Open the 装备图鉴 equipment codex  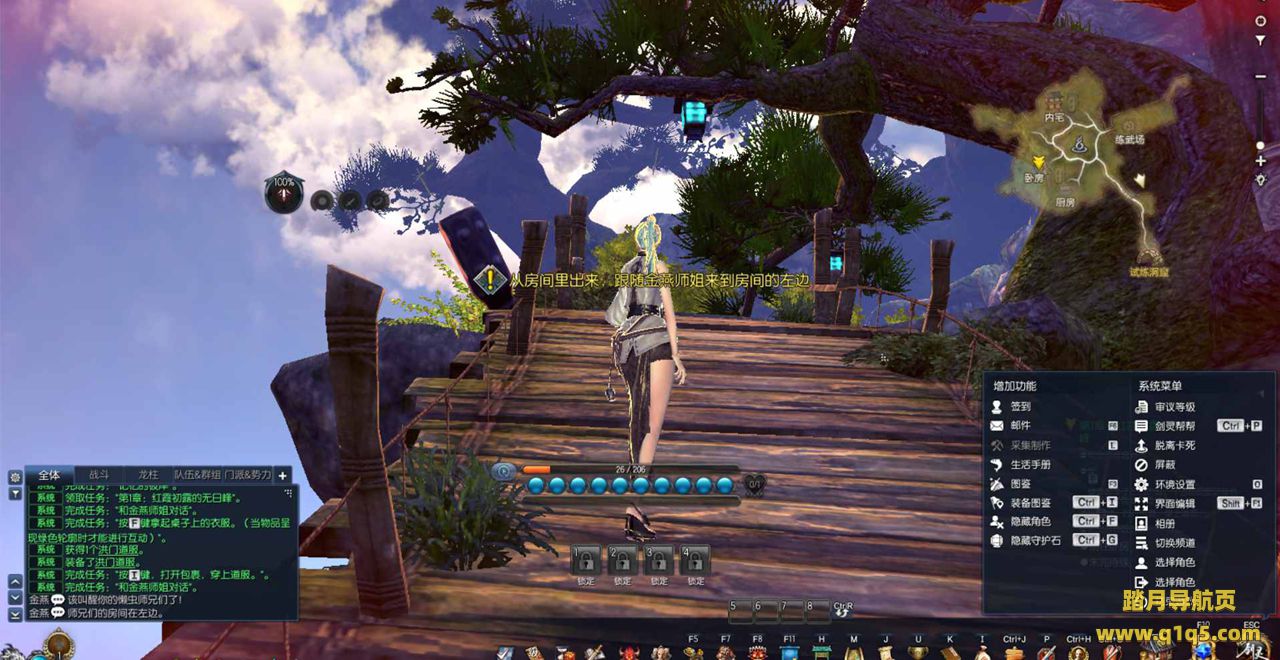tap(1029, 503)
